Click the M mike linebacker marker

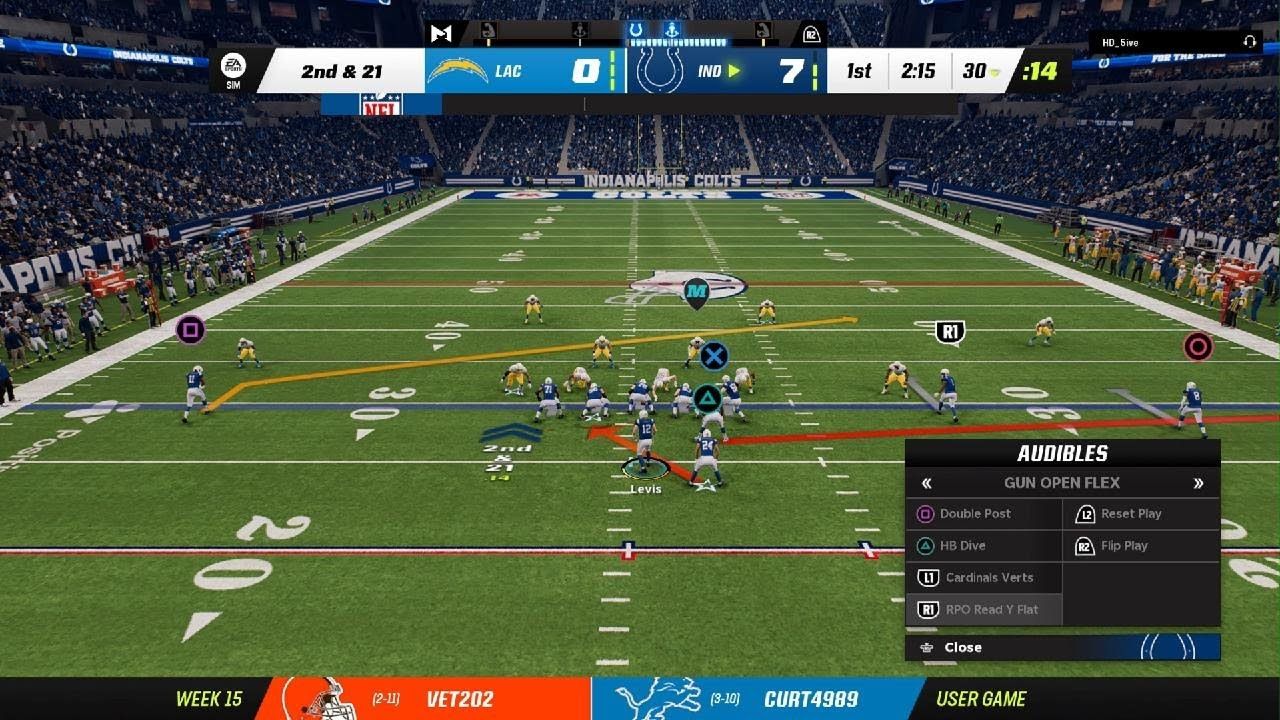pyautogui.click(x=696, y=292)
